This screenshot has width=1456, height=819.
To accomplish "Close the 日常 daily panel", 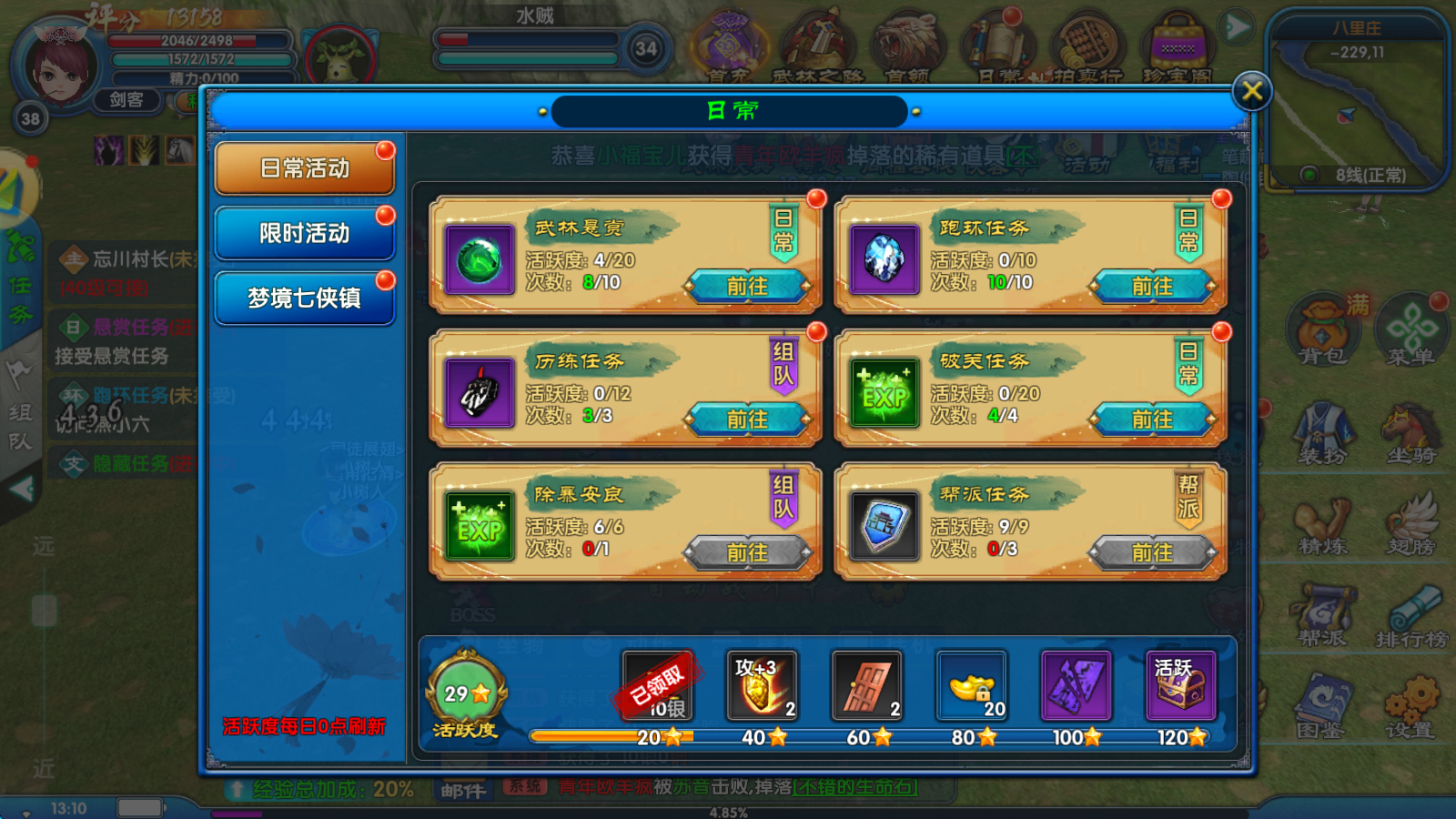I will click(x=1251, y=91).
